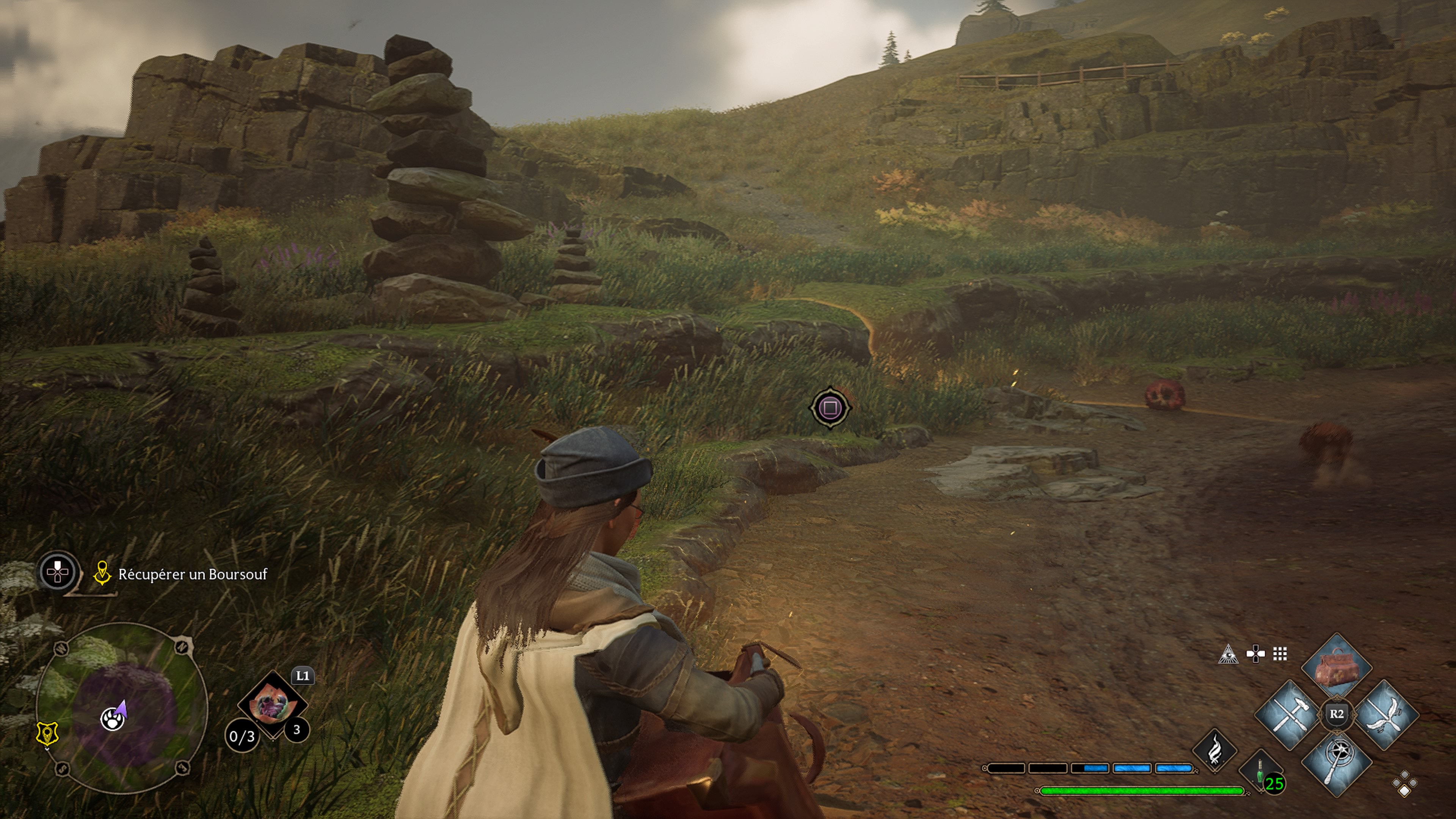Open the Récupérer un Boursouf objective

point(192,574)
